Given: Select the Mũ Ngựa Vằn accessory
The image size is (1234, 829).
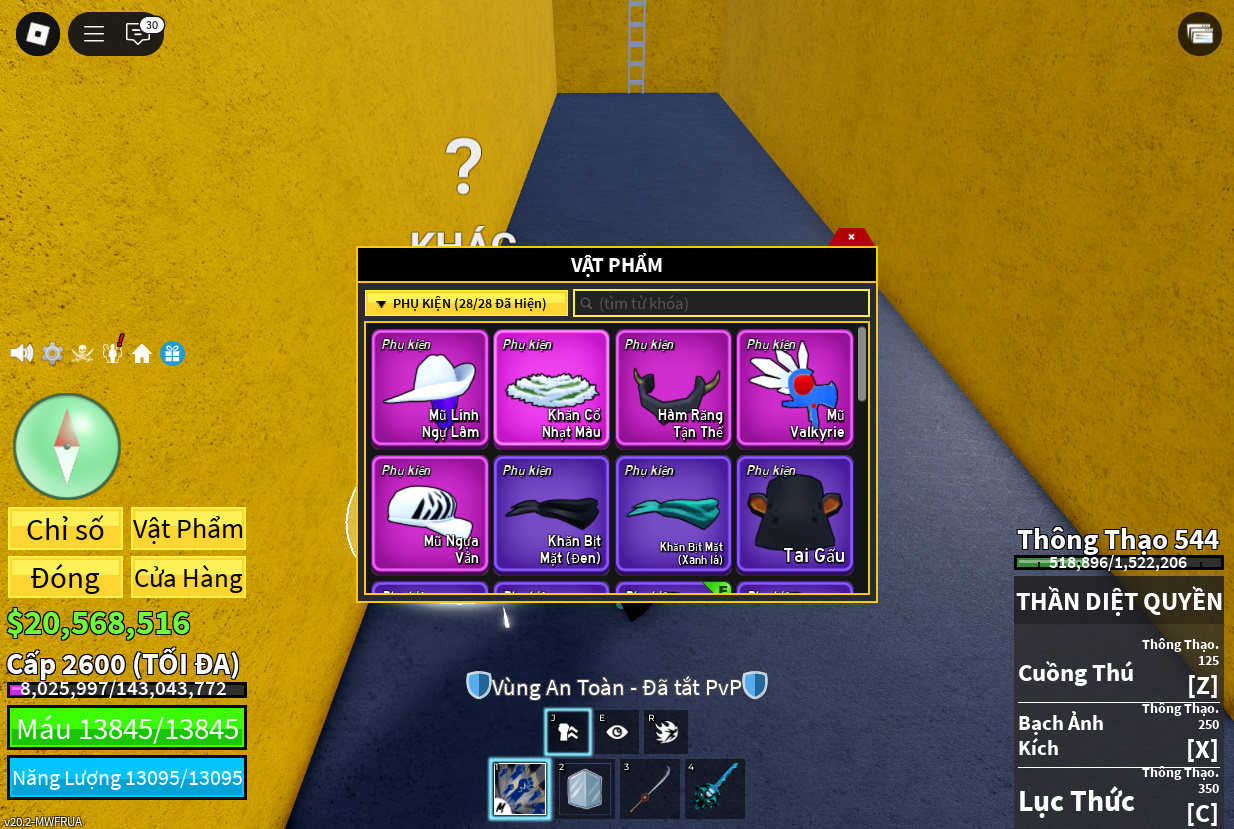Looking at the screenshot, I should coord(430,514).
